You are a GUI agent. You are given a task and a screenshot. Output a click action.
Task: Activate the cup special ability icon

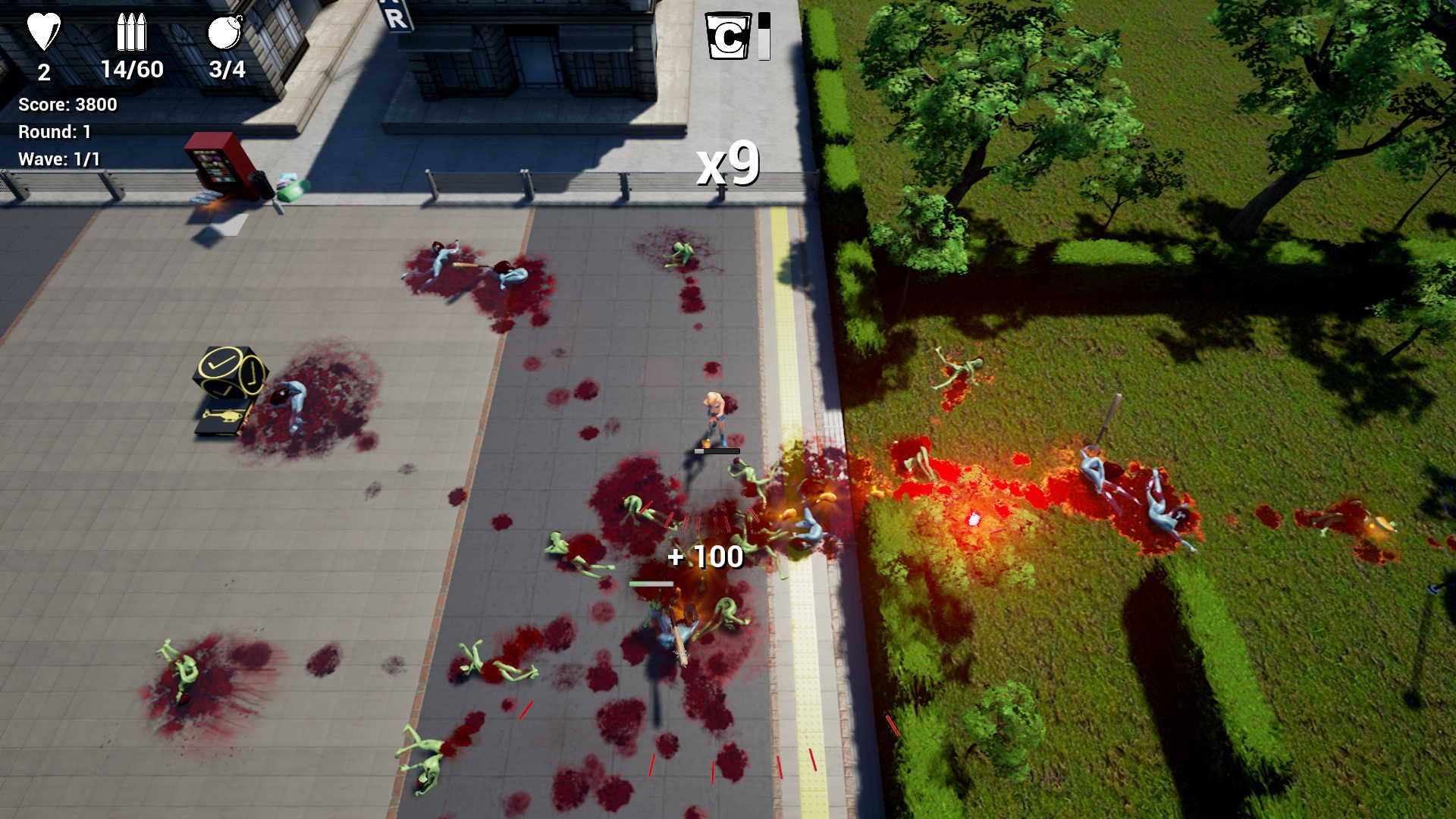(727, 36)
